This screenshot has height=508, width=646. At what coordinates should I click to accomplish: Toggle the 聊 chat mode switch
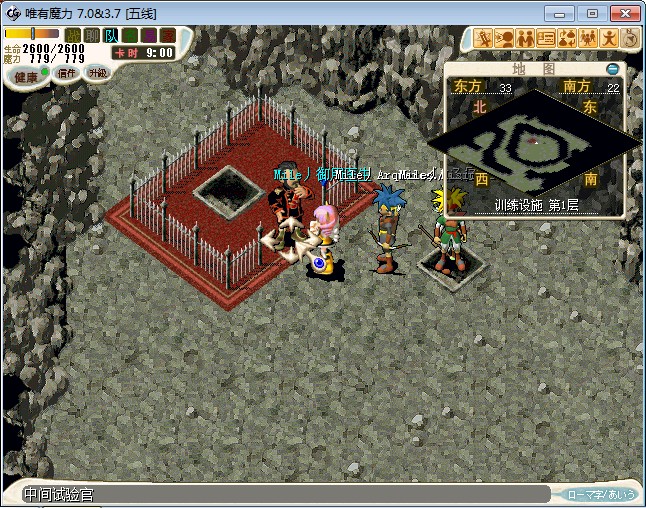coord(91,36)
